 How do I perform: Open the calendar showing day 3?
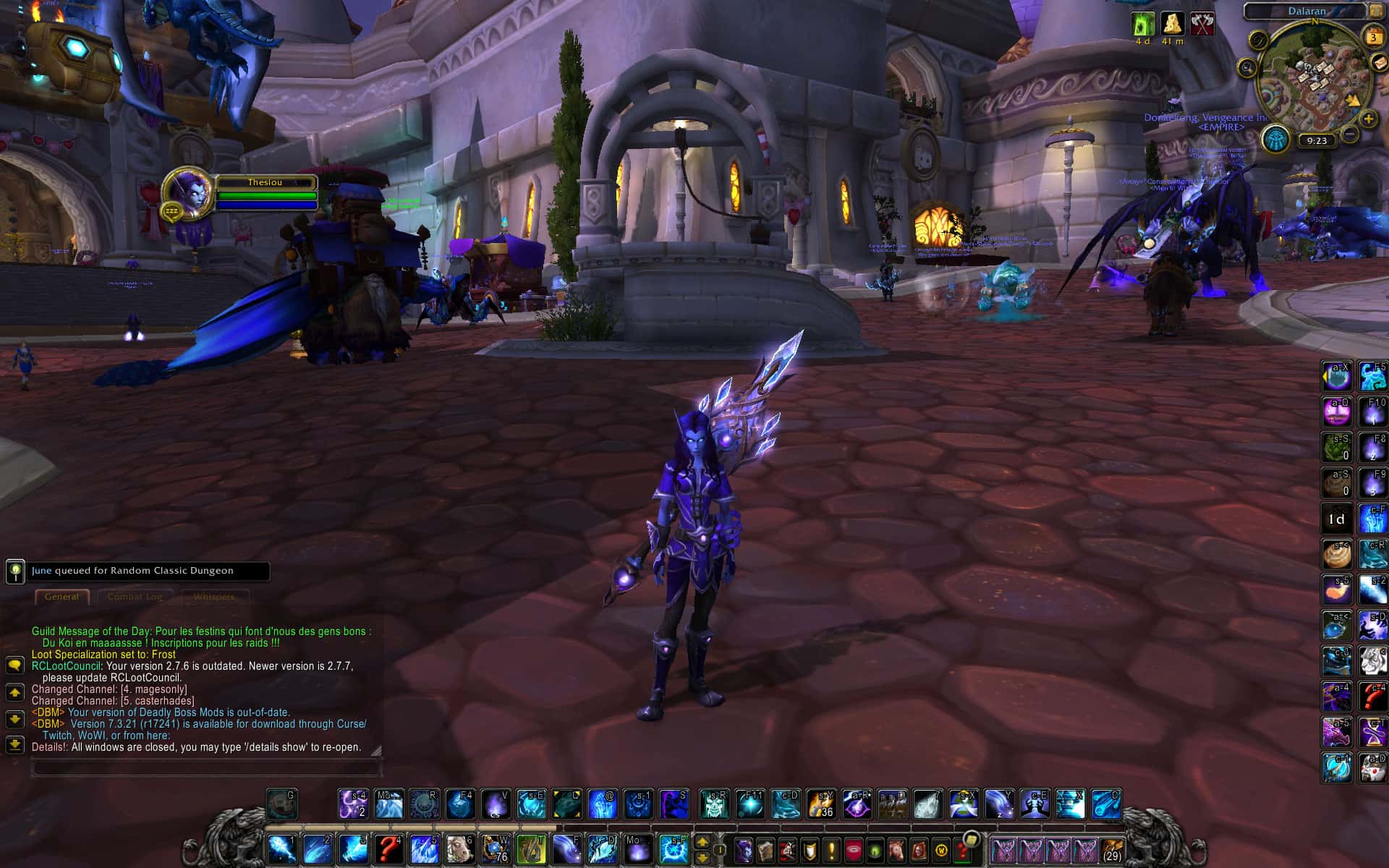pyautogui.click(x=1372, y=38)
